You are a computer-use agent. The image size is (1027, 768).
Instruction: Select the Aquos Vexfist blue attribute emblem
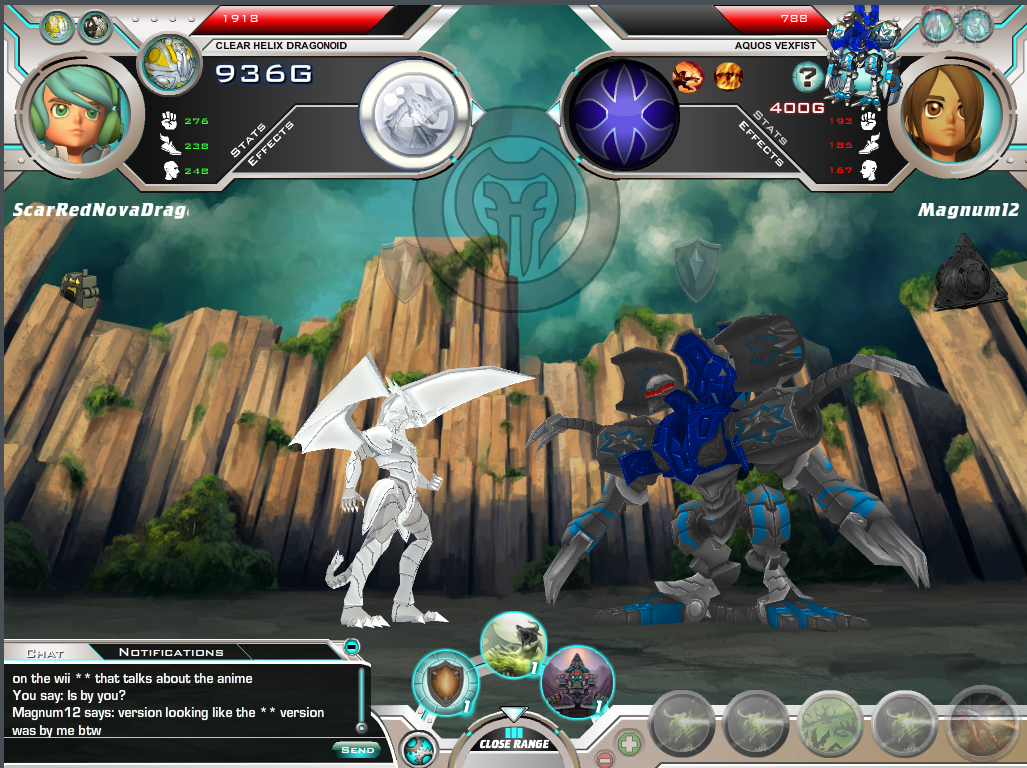[x=624, y=110]
